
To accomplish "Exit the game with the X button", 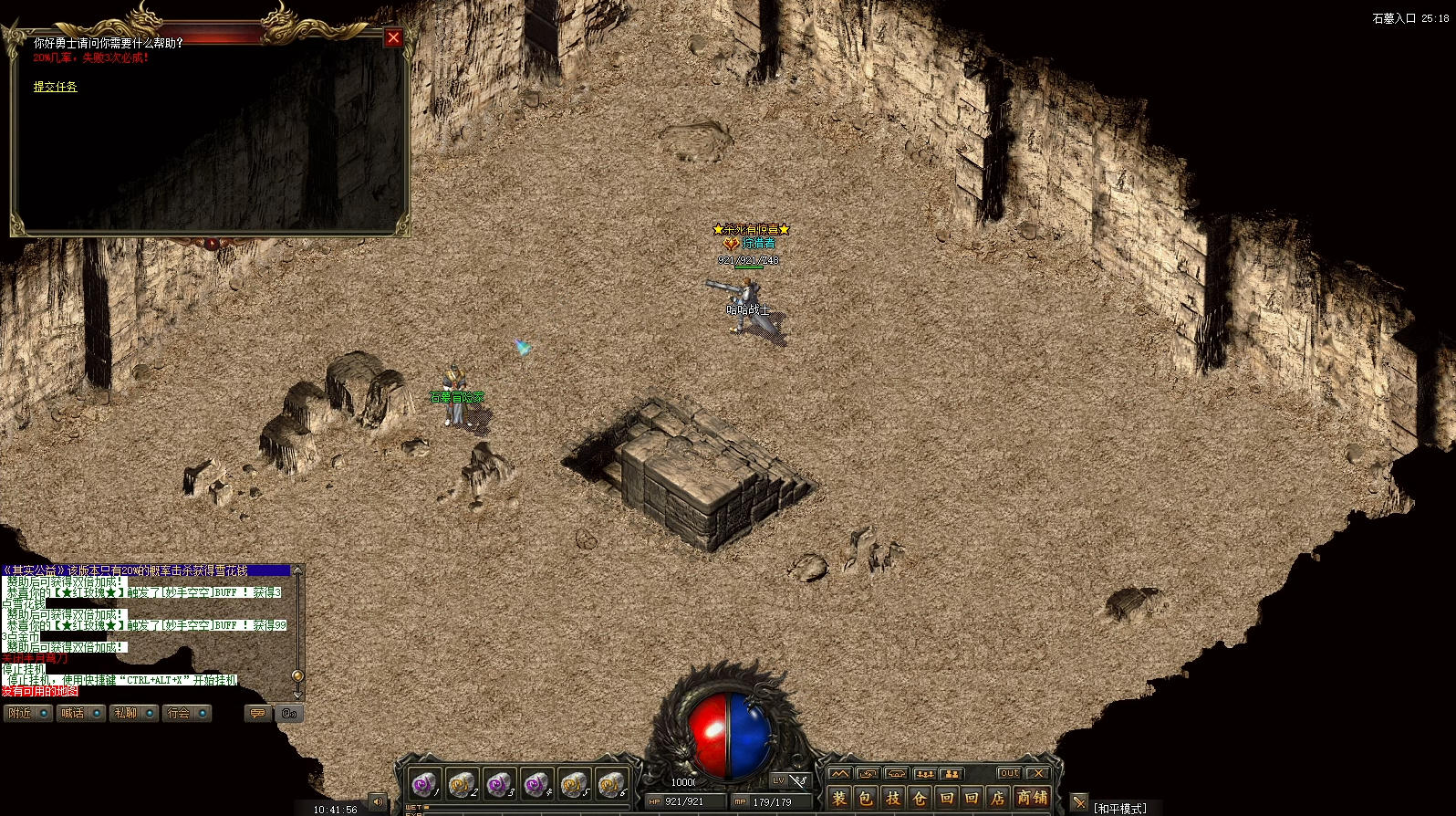I will tap(1037, 773).
